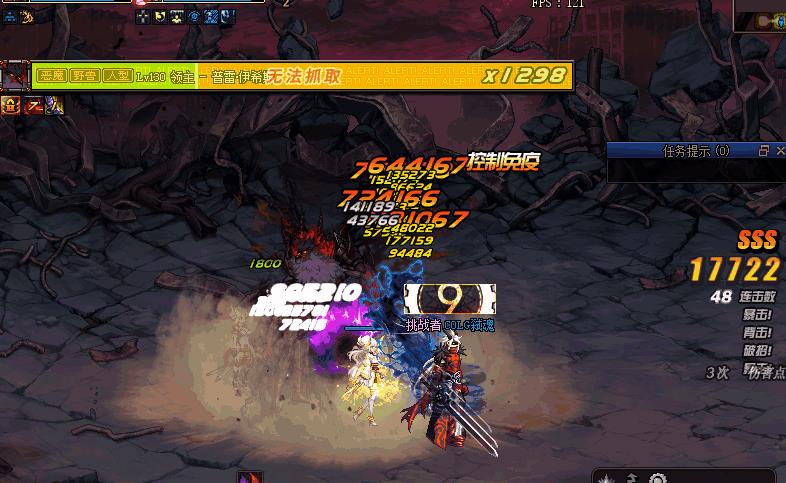The width and height of the screenshot is (786, 483).
Task: Open the gear settings icon in bottom bar
Action: 656,476
